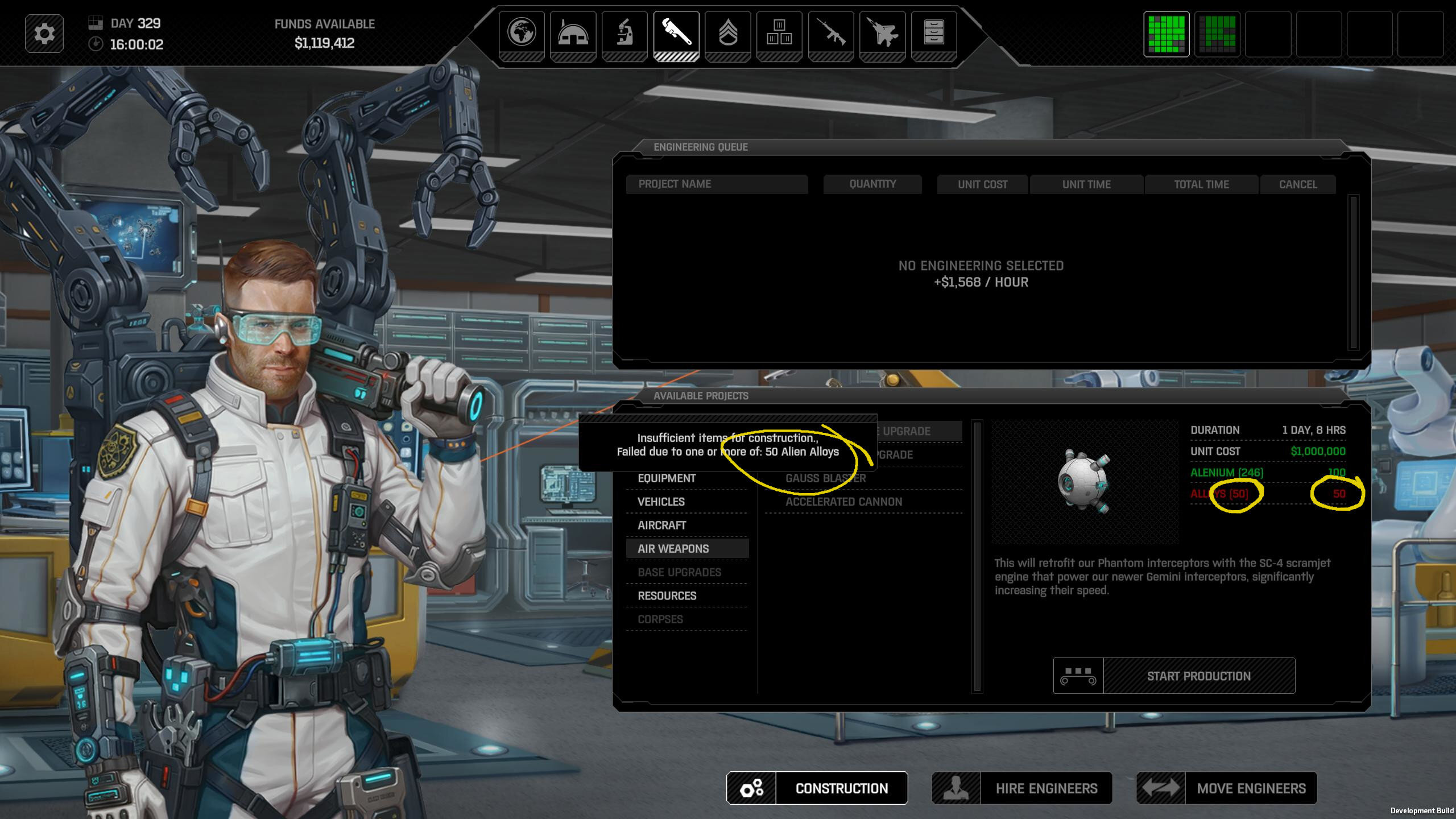This screenshot has height=819, width=1456.
Task: Open the storage crates screen
Action: (779, 33)
